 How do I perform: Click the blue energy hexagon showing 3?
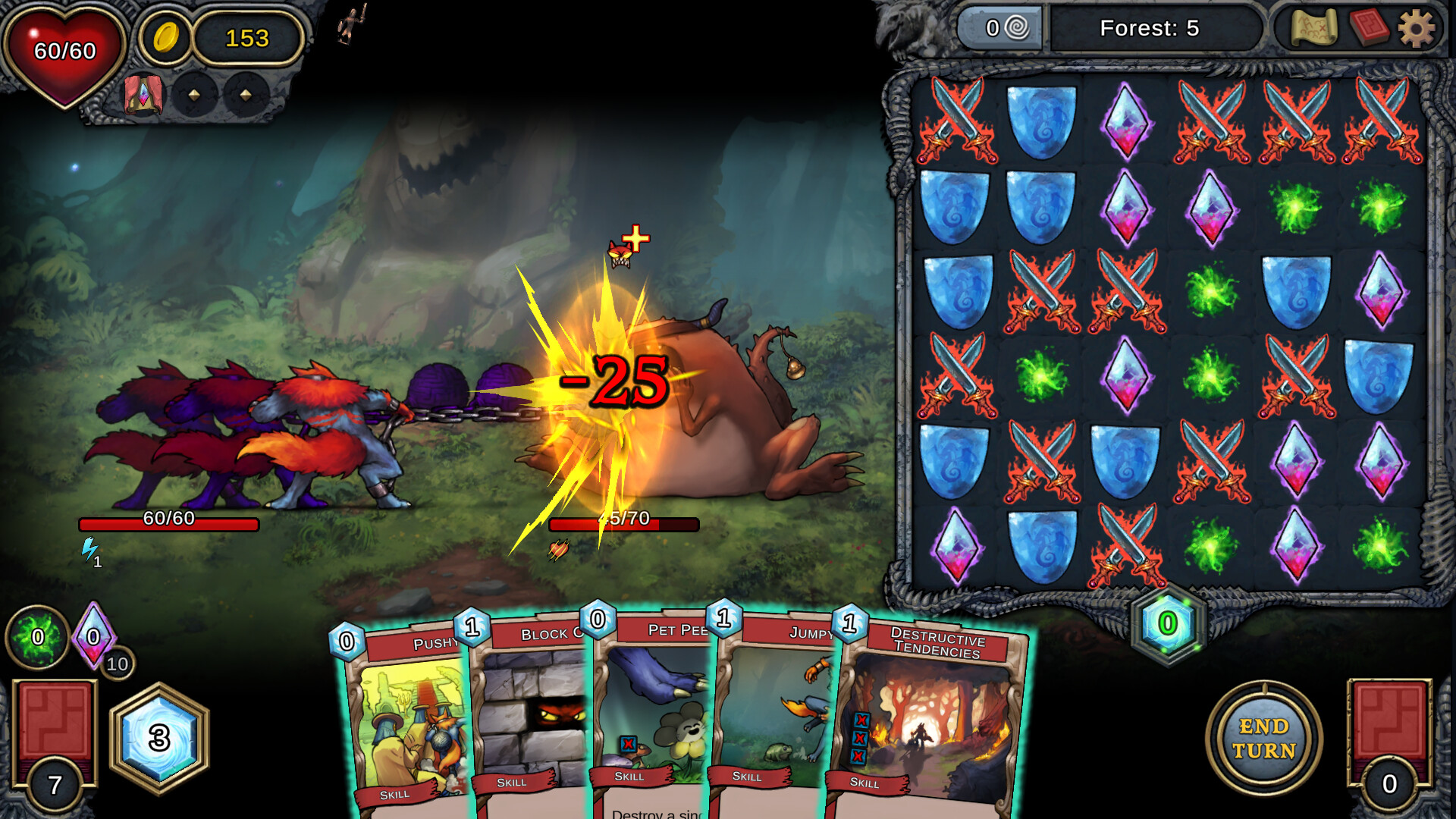159,738
